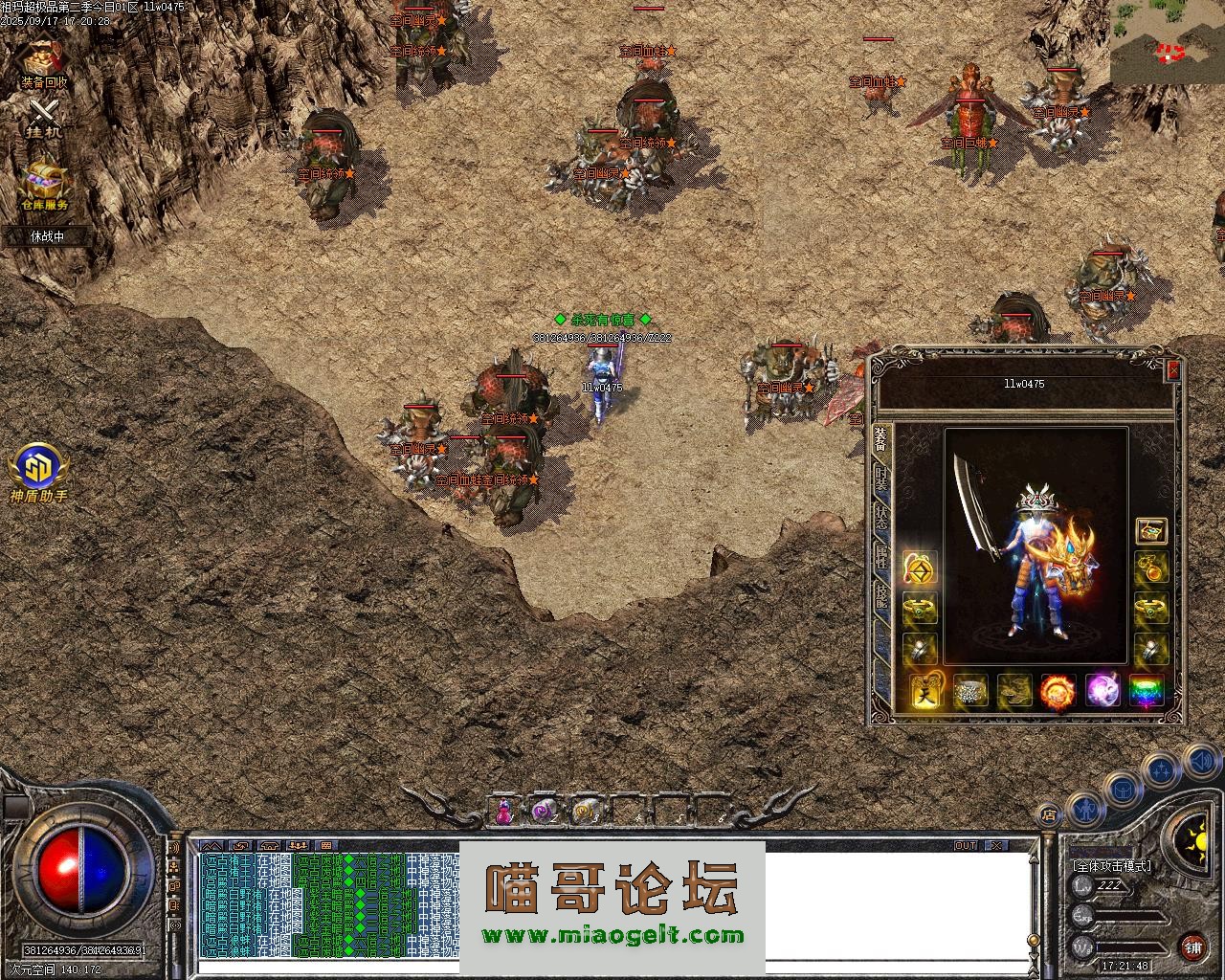Open 仓库服务 warehouse service chest

click(x=45, y=182)
